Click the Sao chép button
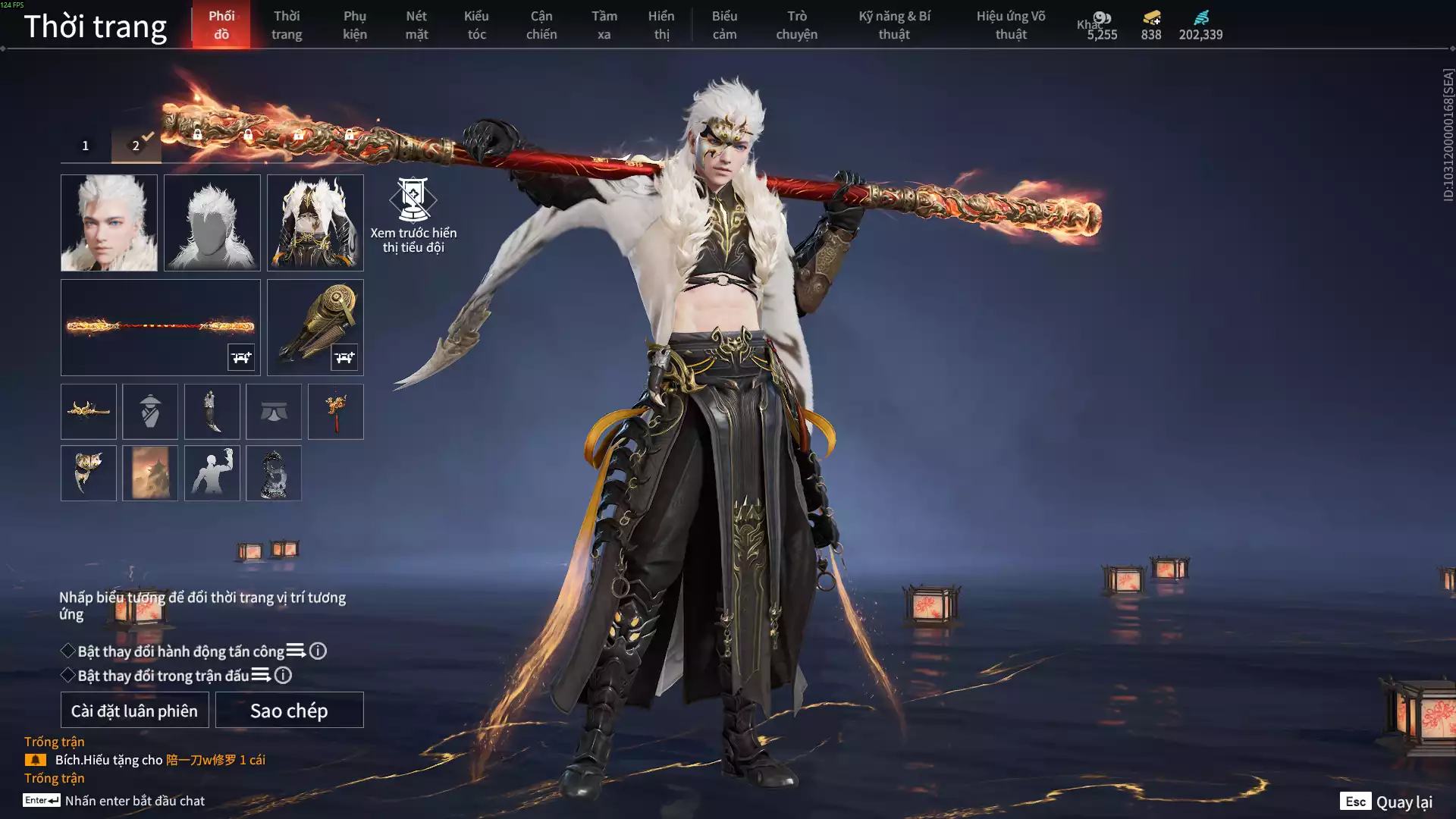 point(289,711)
